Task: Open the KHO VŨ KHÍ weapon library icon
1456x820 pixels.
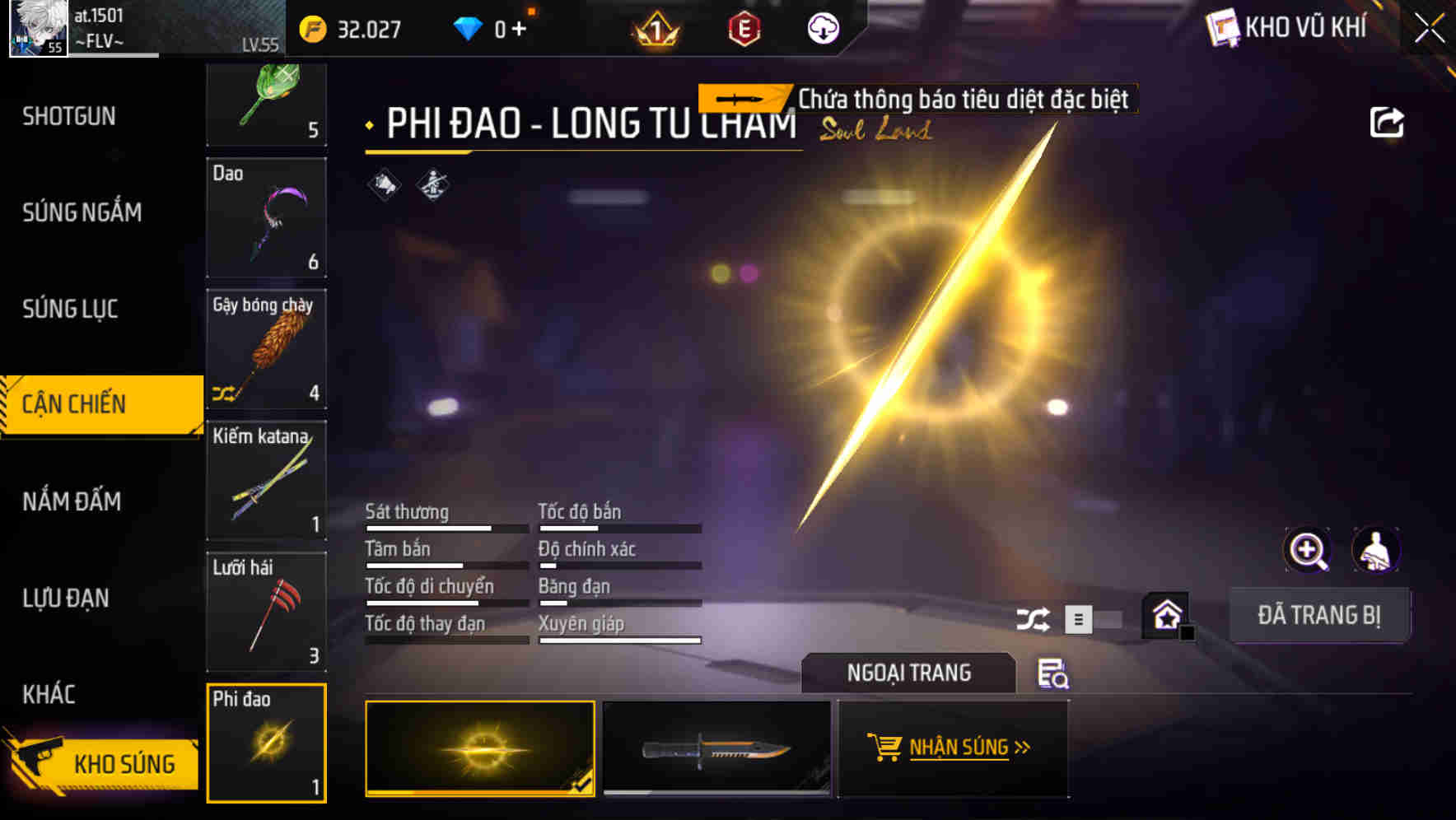Action: tap(1224, 27)
